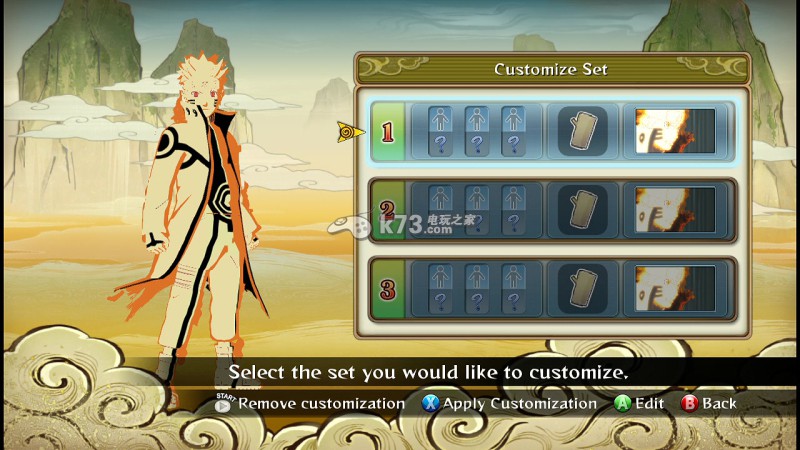This screenshot has height=450, width=800.
Task: Open the item pouch in set 1
Action: tap(581, 131)
